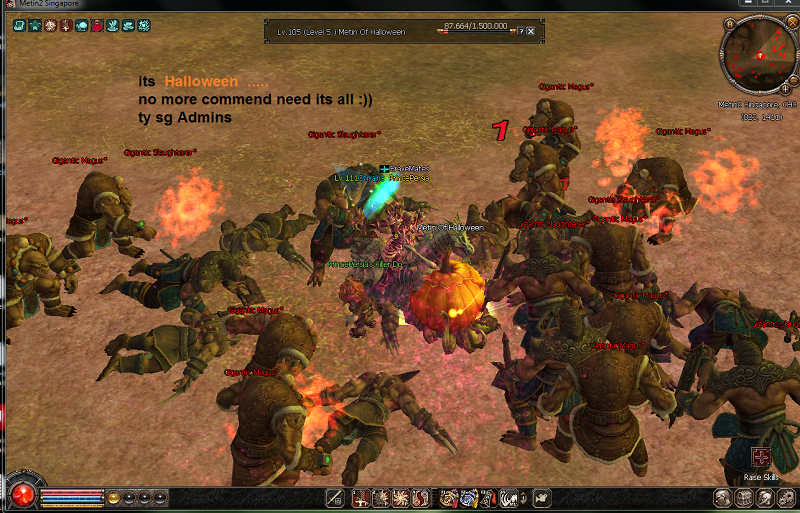Image resolution: width=800 pixels, height=513 pixels.
Task: Open the rightmost bottom-right menu button
Action: click(785, 497)
